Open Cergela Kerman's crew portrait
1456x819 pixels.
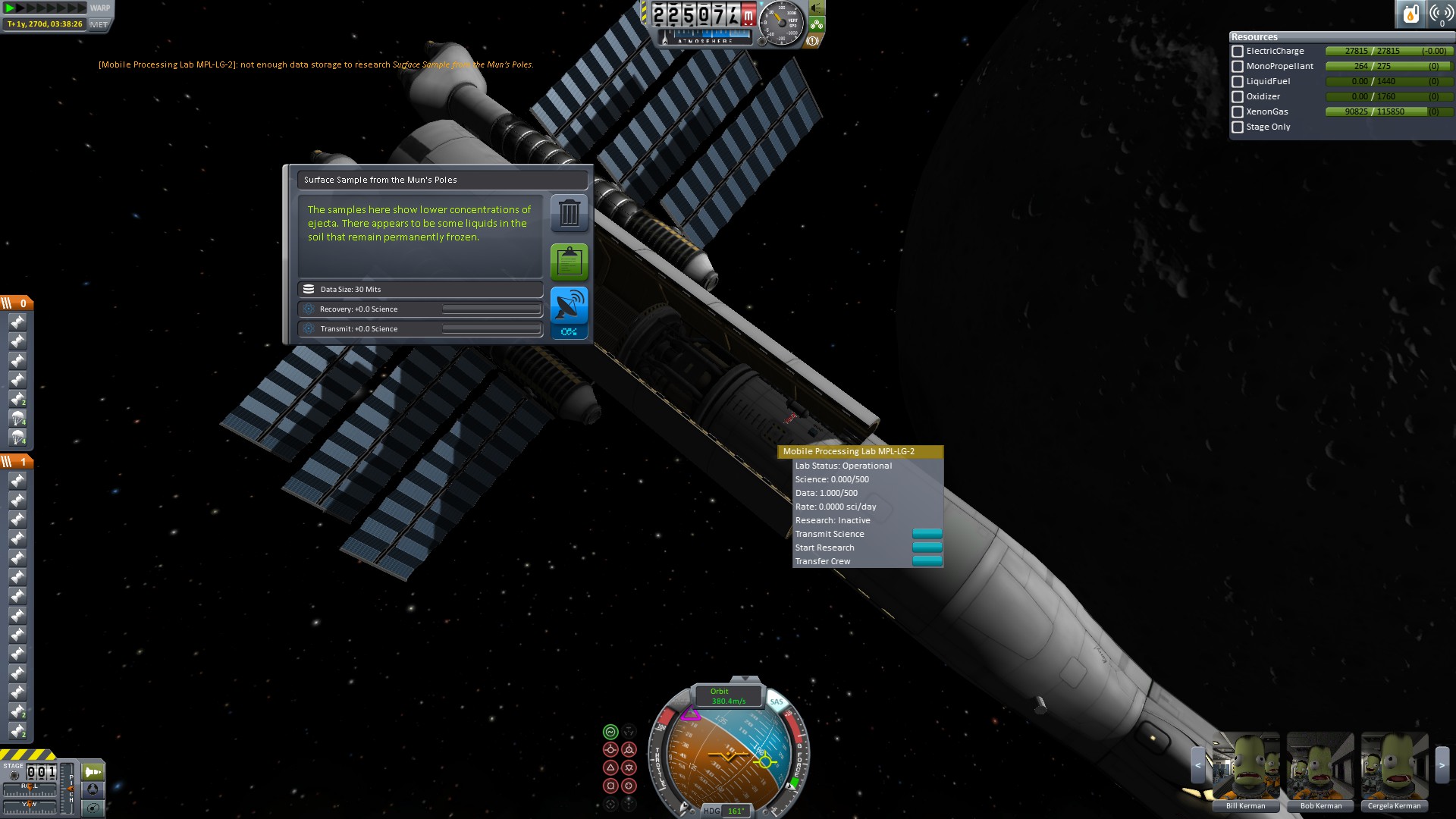(1394, 767)
